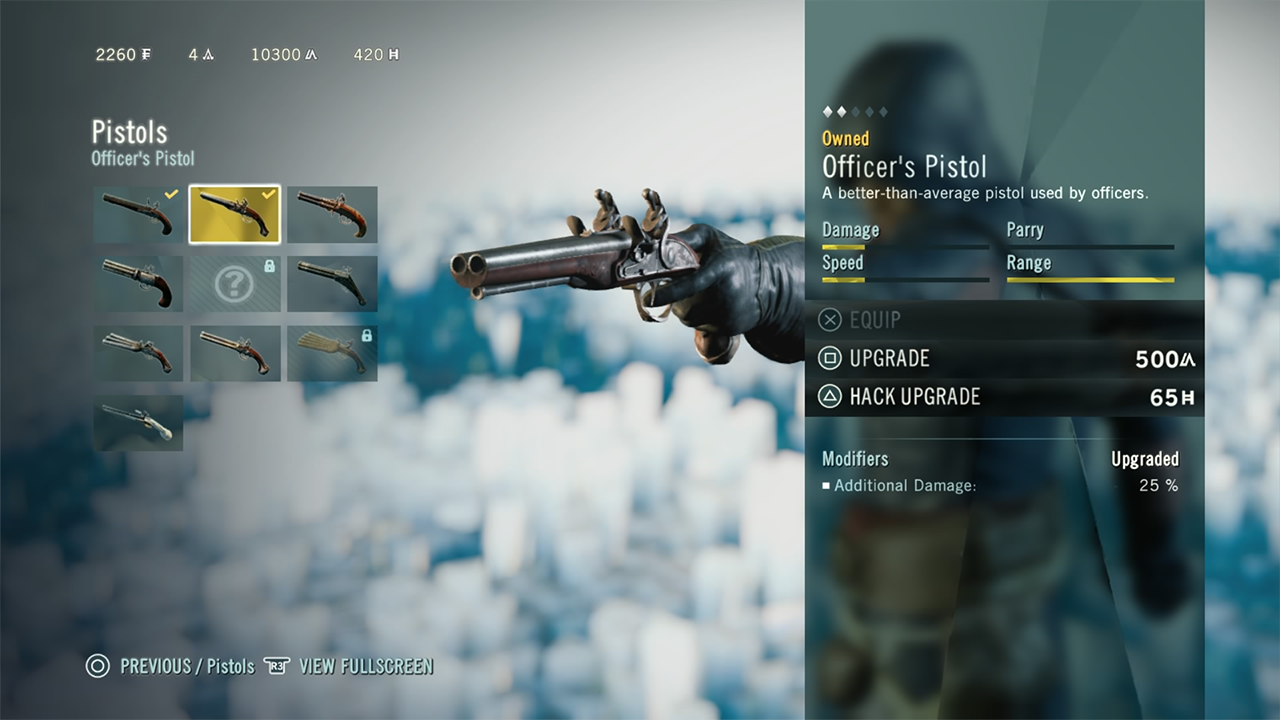Choose the locked question-mark pistol slot
The height and width of the screenshot is (720, 1280).
(x=235, y=284)
